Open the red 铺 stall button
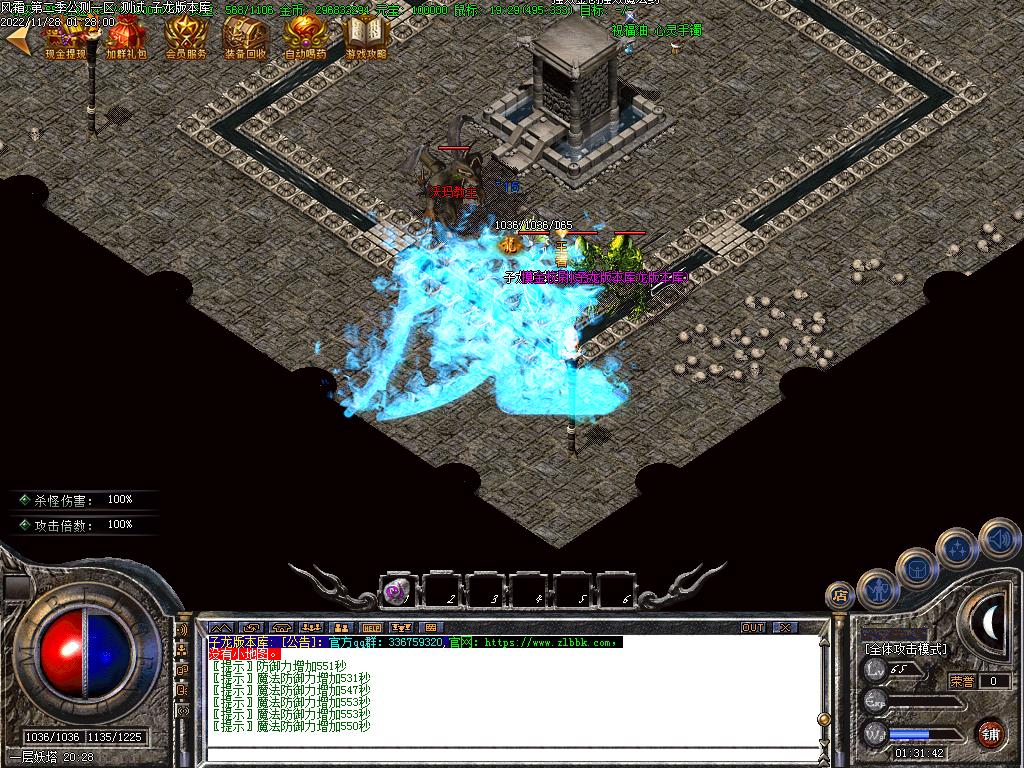 990,731
